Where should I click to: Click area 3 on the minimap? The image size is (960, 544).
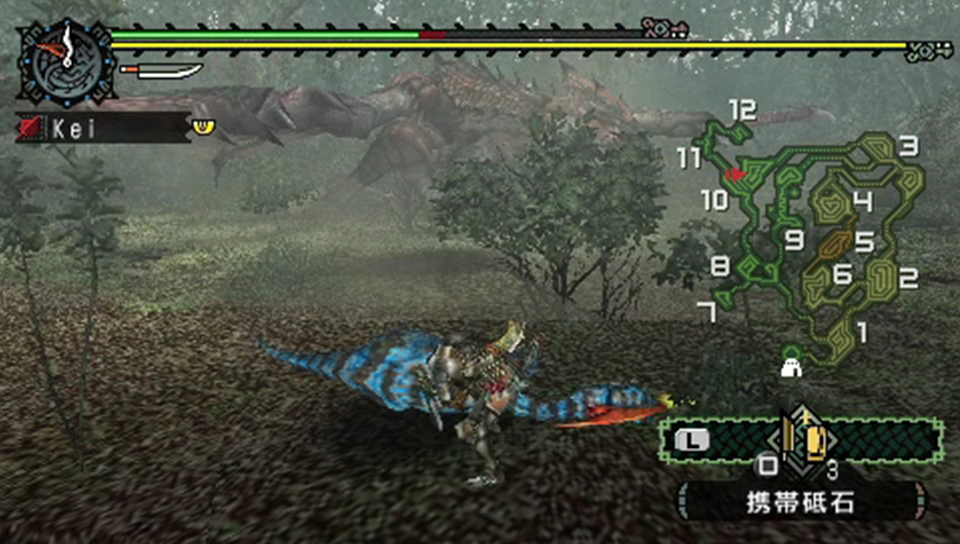908,146
